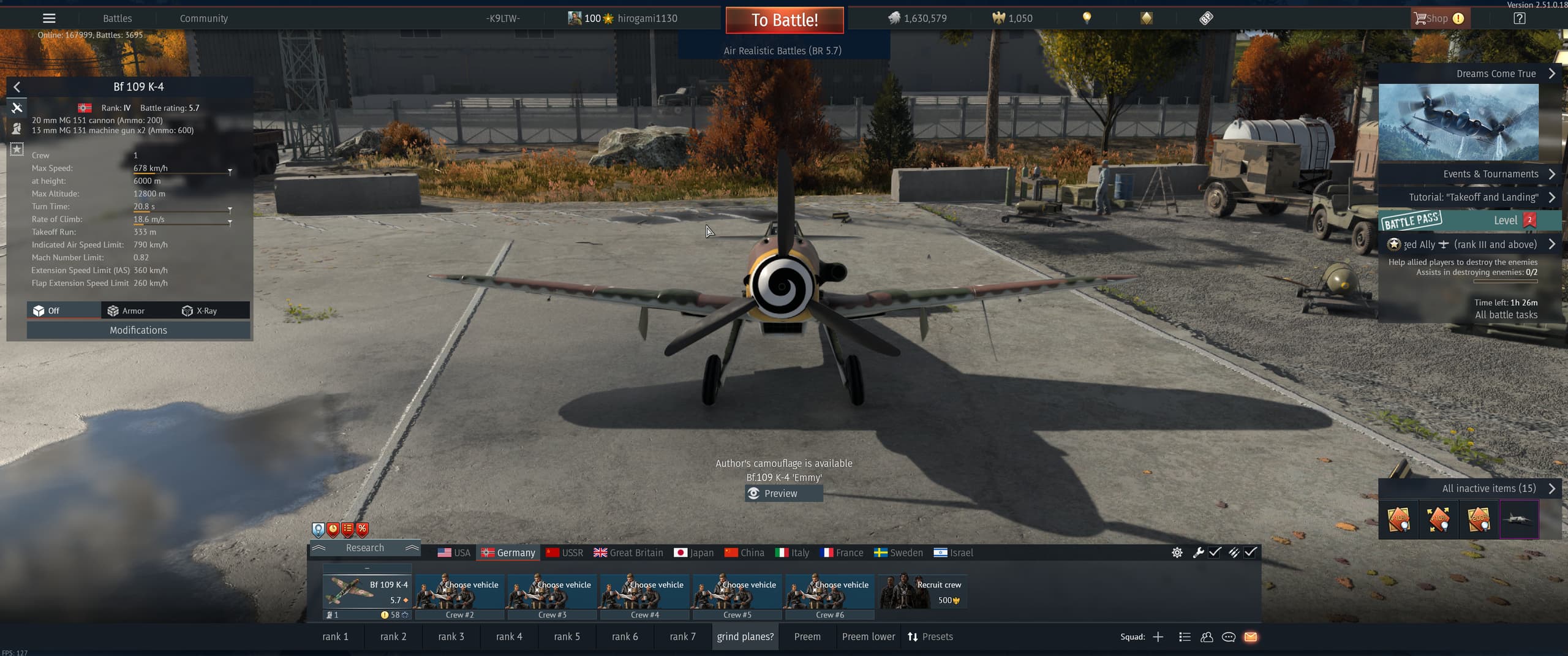The image size is (1568, 656).
Task: Expand All inactive items list
Action: [x=1488, y=488]
